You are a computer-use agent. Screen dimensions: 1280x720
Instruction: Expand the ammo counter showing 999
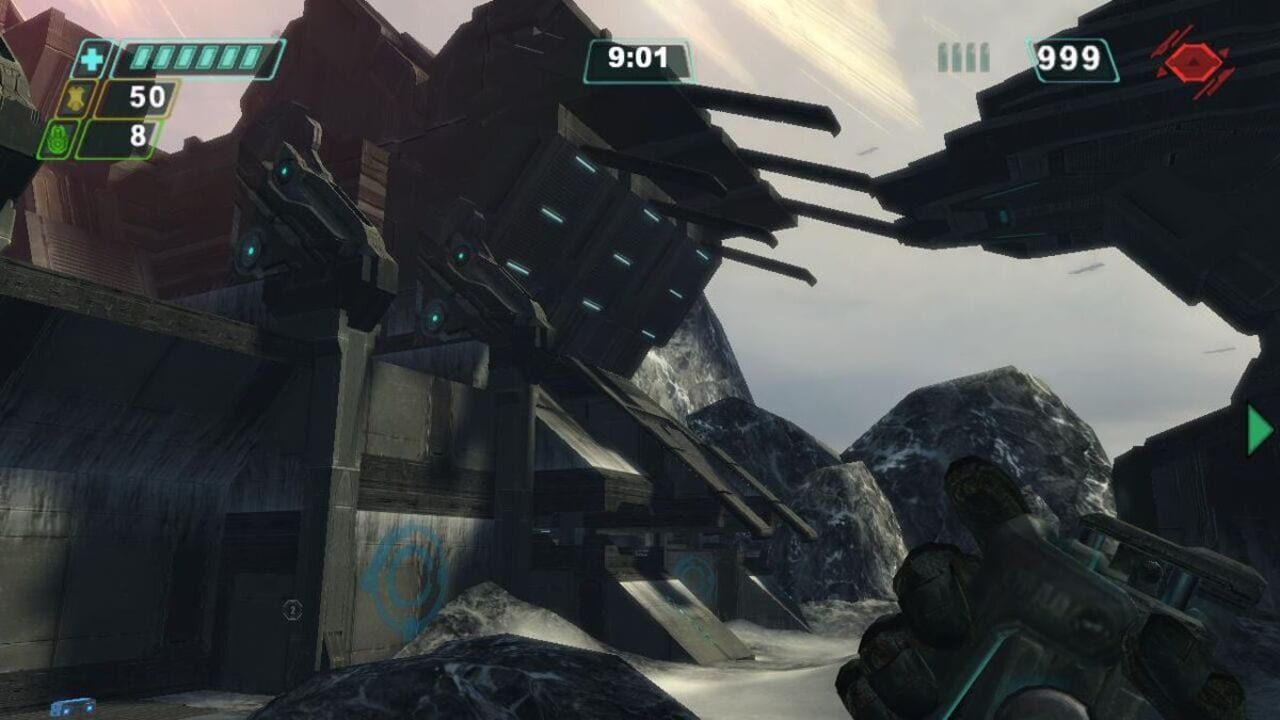tap(1071, 58)
